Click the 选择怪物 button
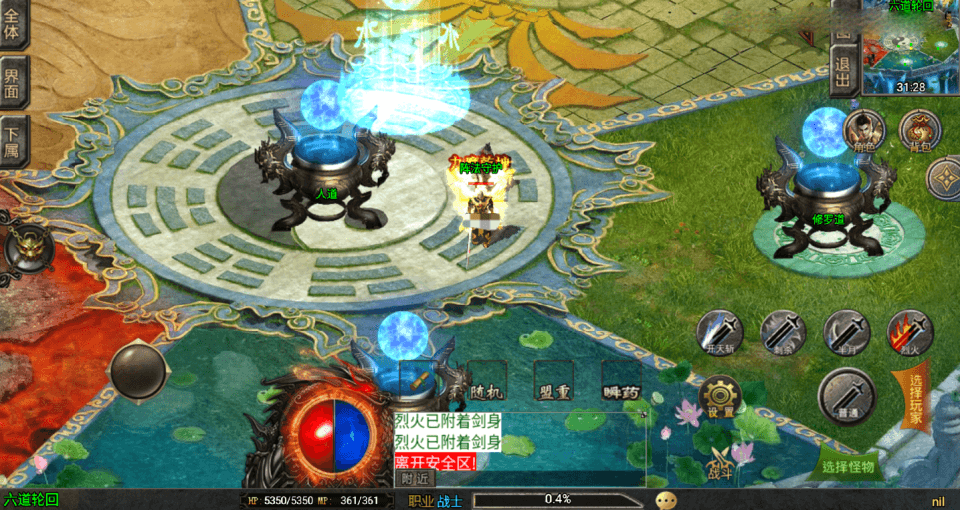Viewport: 960px width, 510px height. (848, 466)
